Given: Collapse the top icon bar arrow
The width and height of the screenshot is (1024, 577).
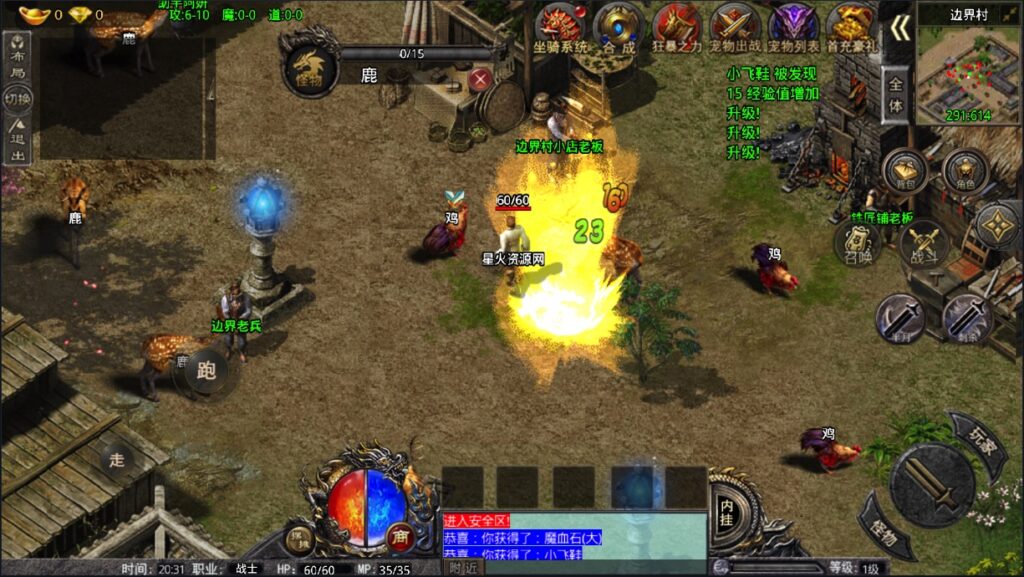Looking at the screenshot, I should pos(900,28).
